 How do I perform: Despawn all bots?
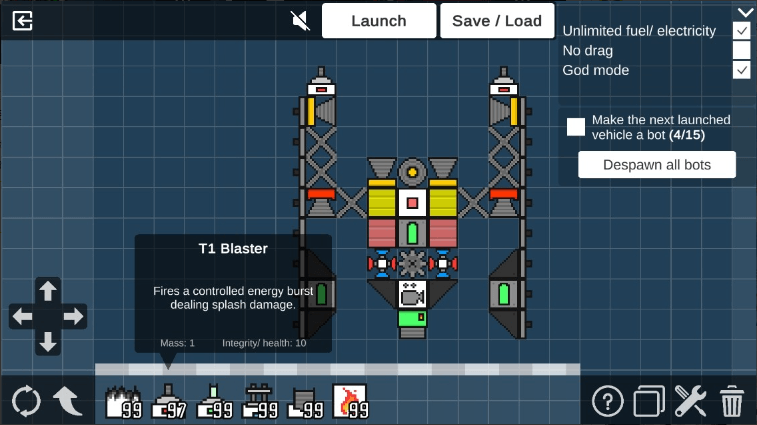pos(657,165)
